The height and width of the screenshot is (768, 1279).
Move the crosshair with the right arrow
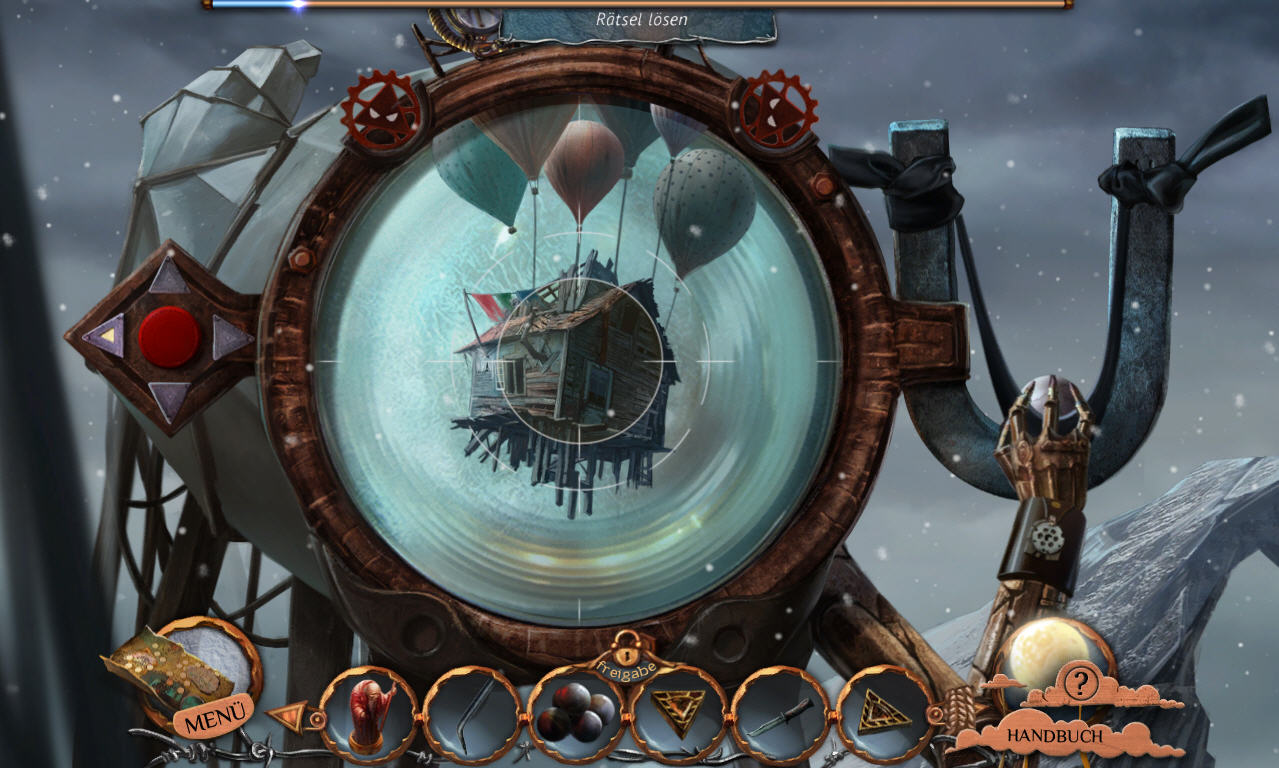[x=231, y=337]
